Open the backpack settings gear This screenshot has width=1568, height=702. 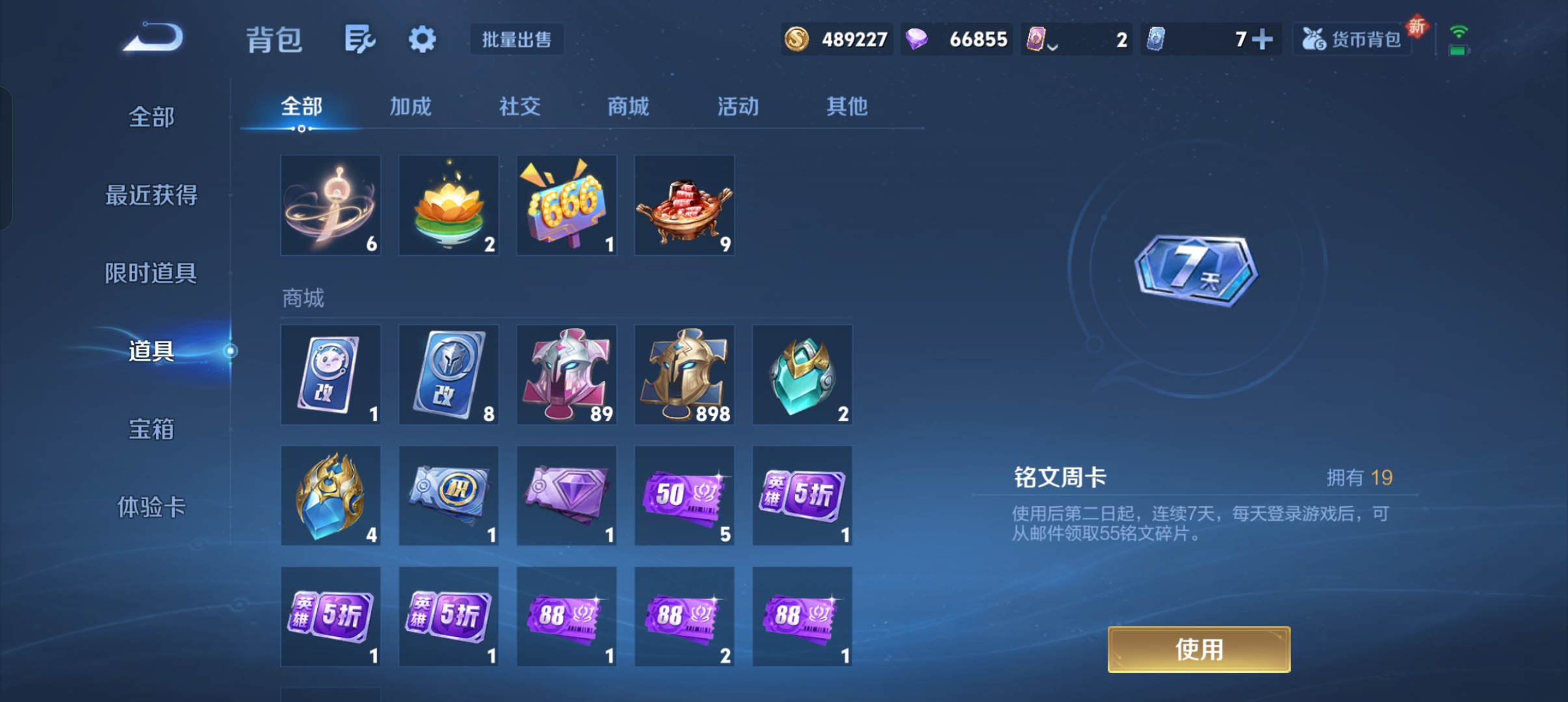(x=422, y=40)
